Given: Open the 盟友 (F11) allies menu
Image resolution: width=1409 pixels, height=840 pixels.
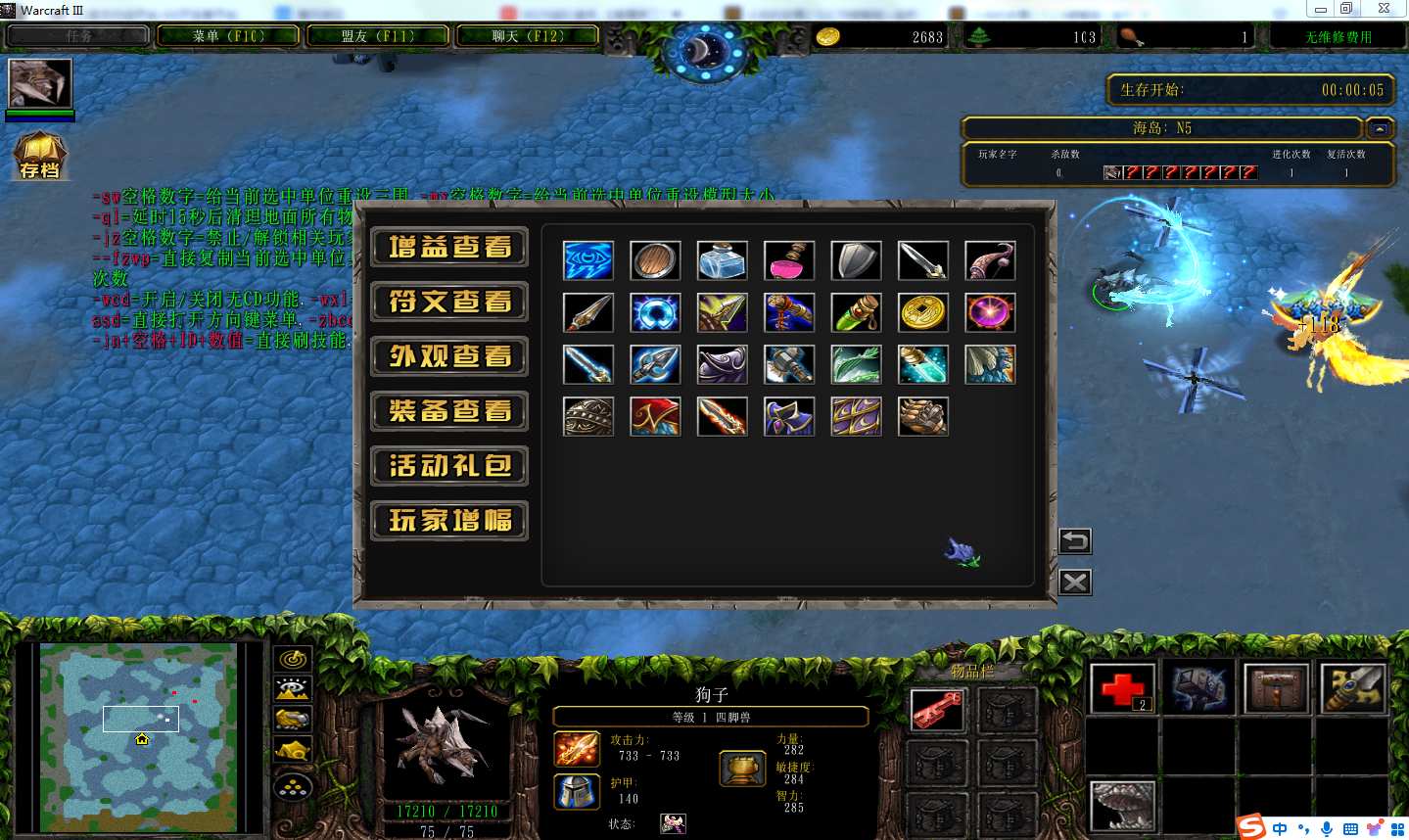Looking at the screenshot, I should (x=378, y=36).
